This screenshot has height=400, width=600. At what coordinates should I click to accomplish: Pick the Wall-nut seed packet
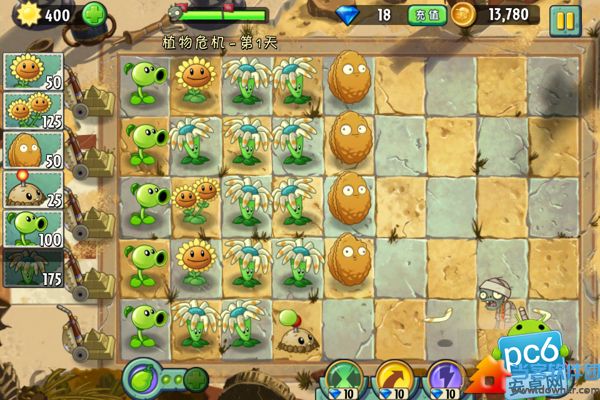34,152
